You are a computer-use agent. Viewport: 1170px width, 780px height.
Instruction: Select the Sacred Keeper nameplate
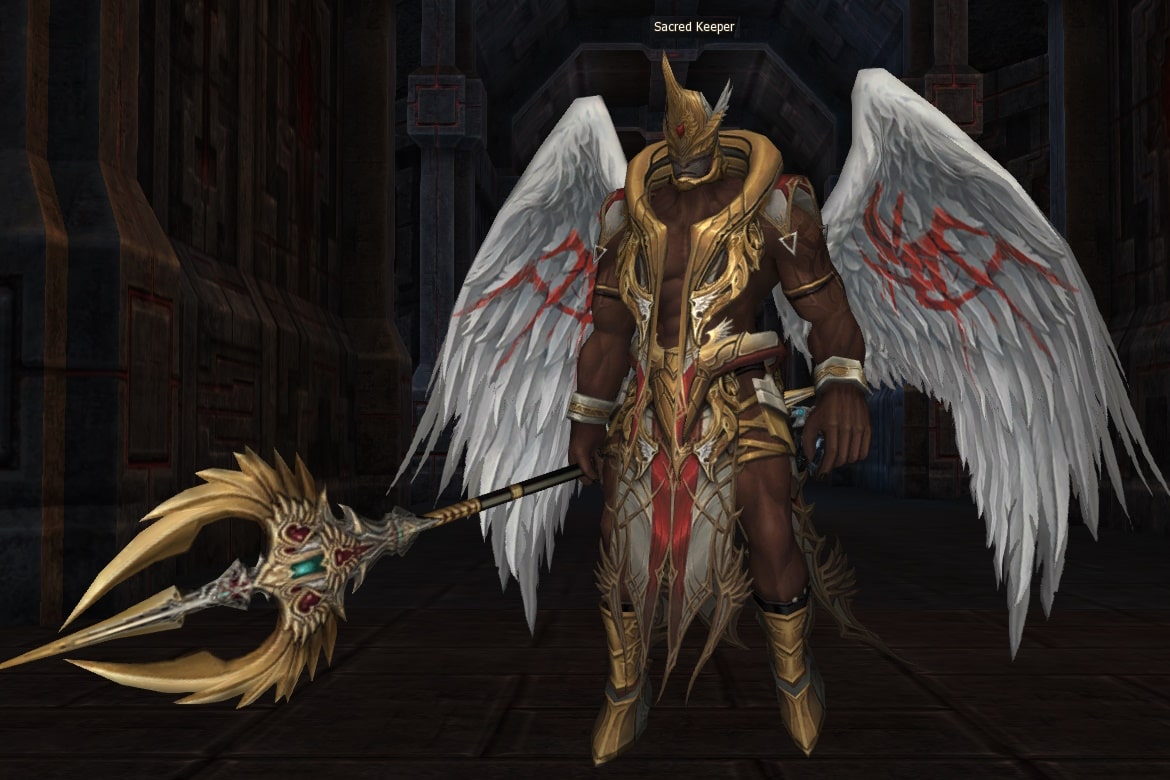coord(694,27)
